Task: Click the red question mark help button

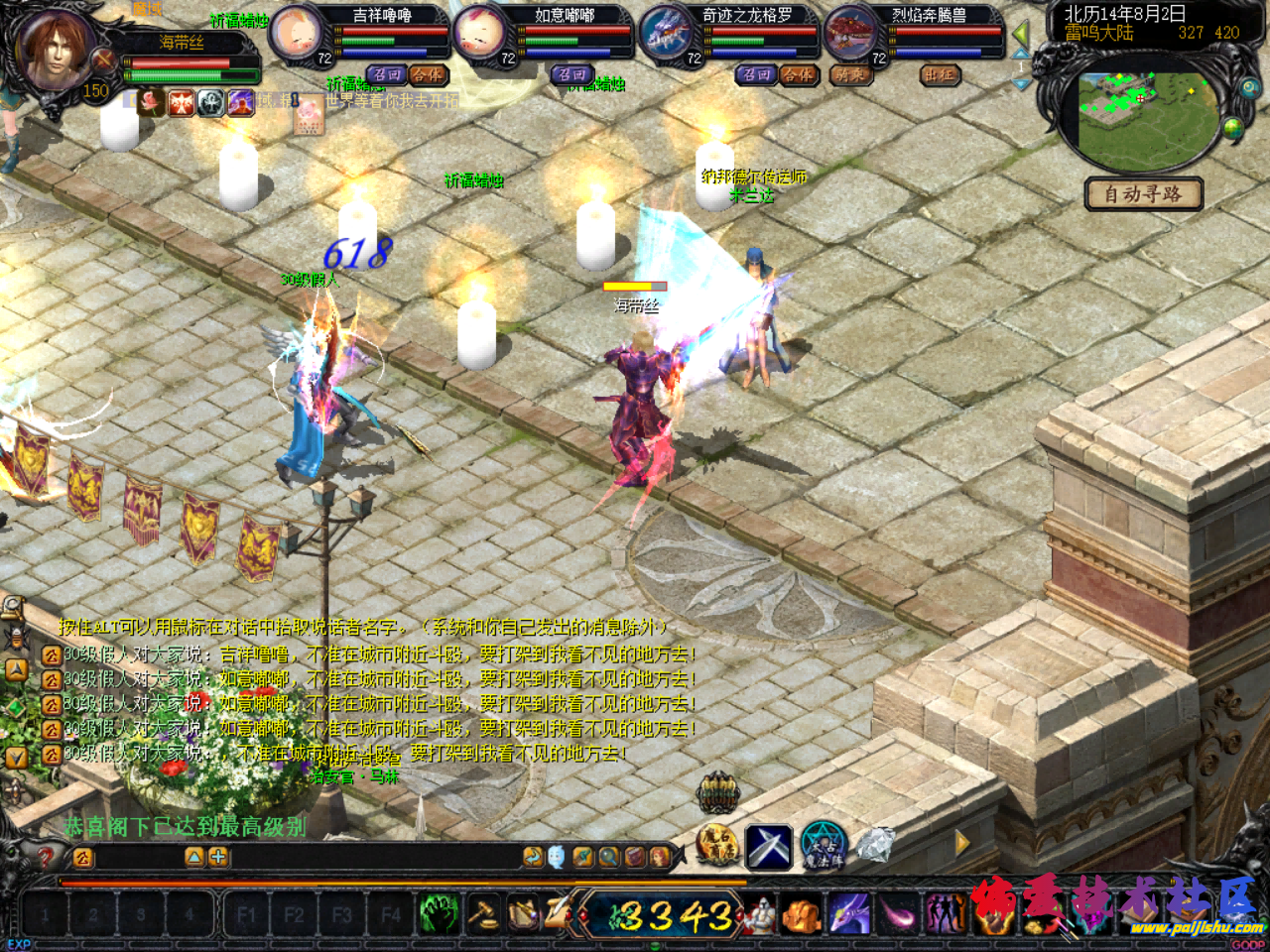Action: click(x=46, y=857)
